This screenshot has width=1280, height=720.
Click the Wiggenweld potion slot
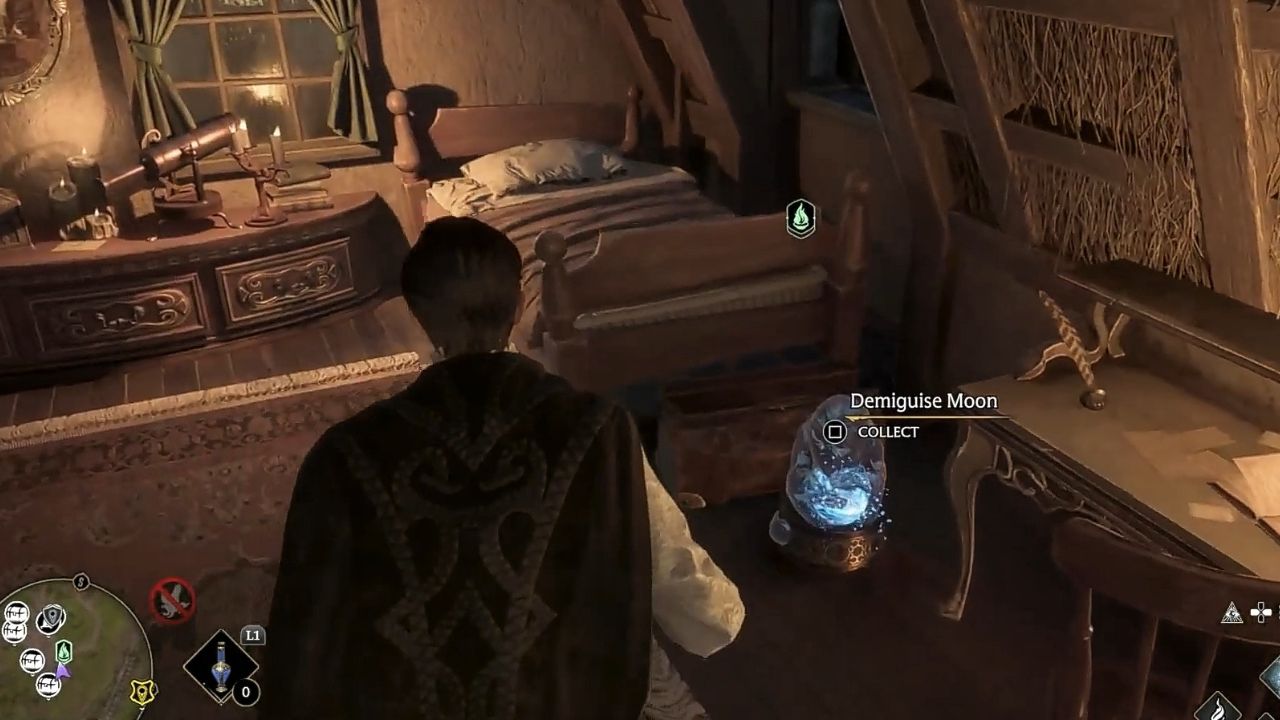221,666
